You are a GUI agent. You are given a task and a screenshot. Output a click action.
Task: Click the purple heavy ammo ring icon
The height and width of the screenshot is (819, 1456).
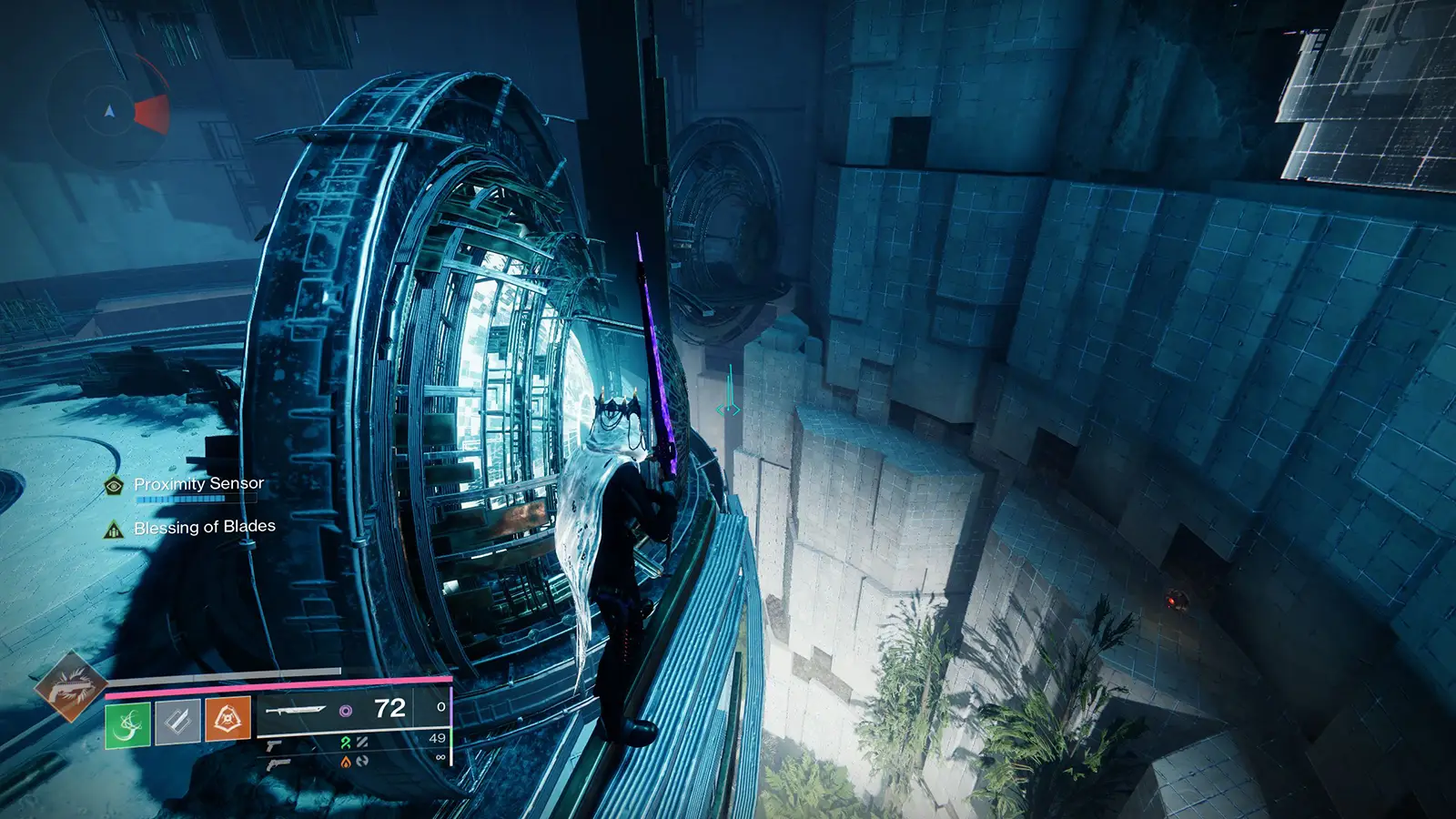click(x=347, y=712)
